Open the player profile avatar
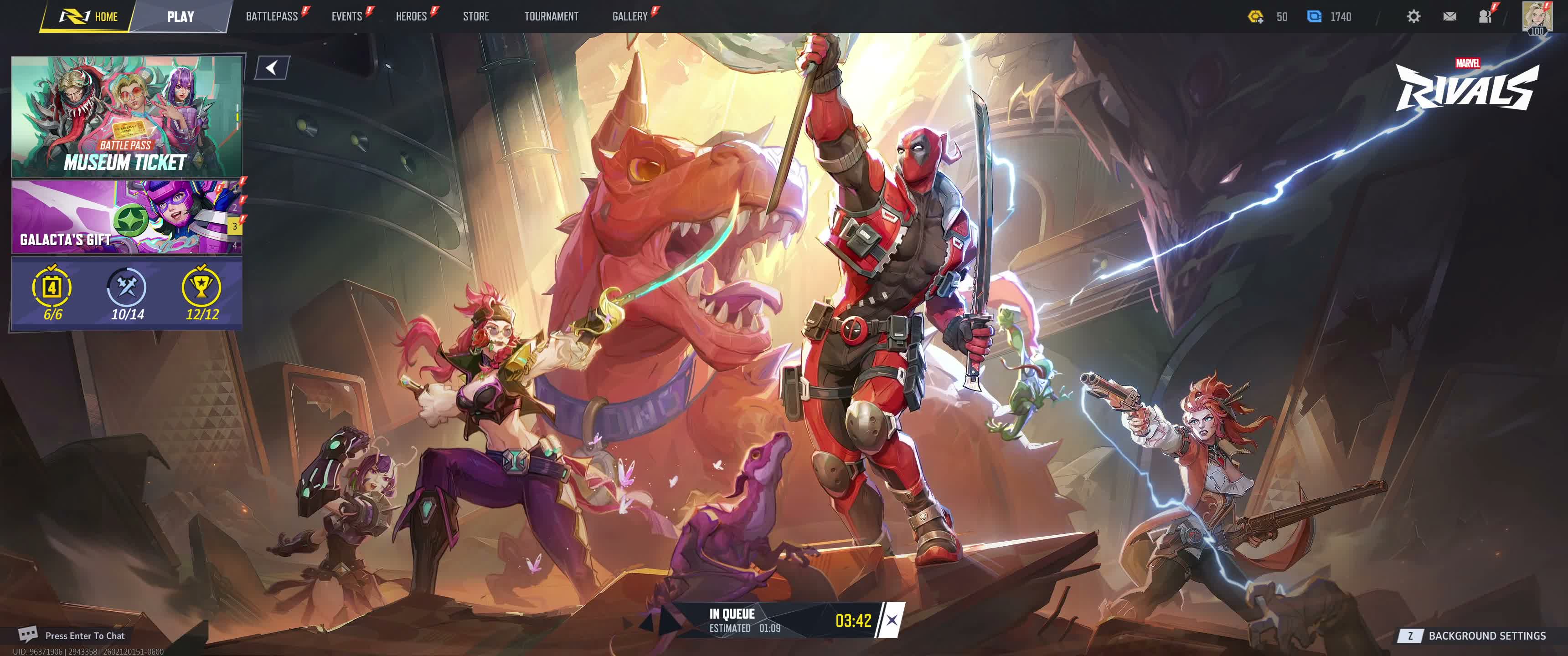The width and height of the screenshot is (1568, 656). click(1537, 16)
